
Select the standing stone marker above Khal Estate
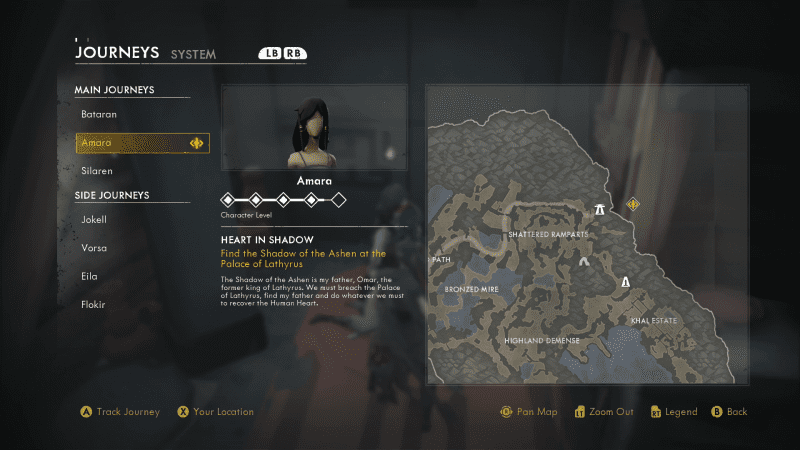pyautogui.click(x=626, y=282)
